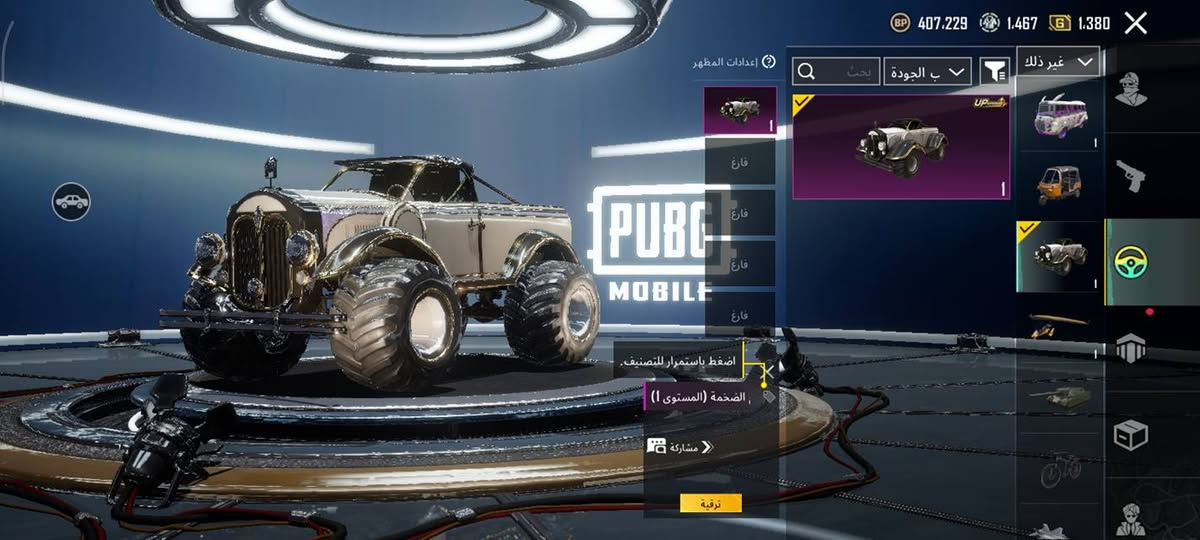Select the large purple vintage car card
Image resolution: width=1200 pixels, height=540 pixels.
coord(900,147)
